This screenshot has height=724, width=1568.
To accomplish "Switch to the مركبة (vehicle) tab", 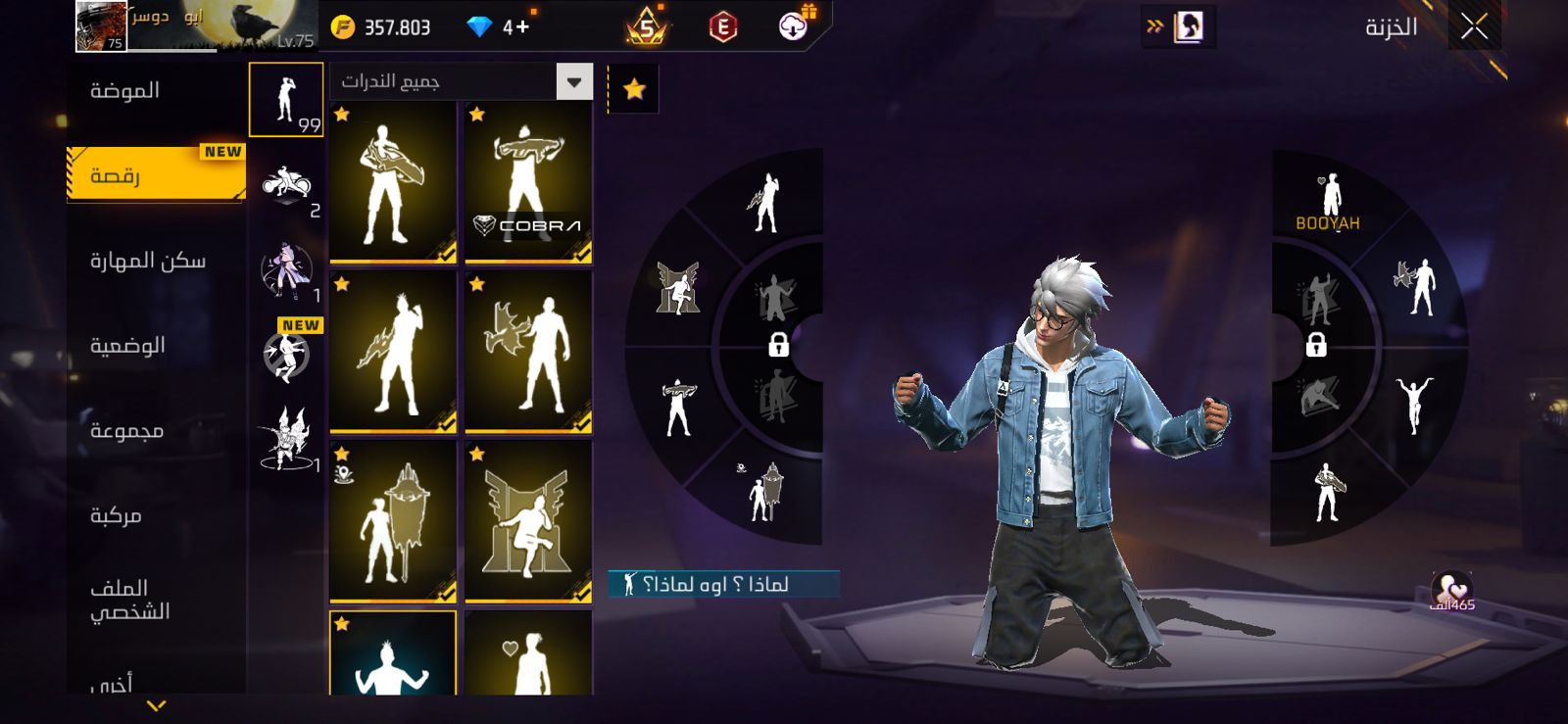I will [x=116, y=515].
